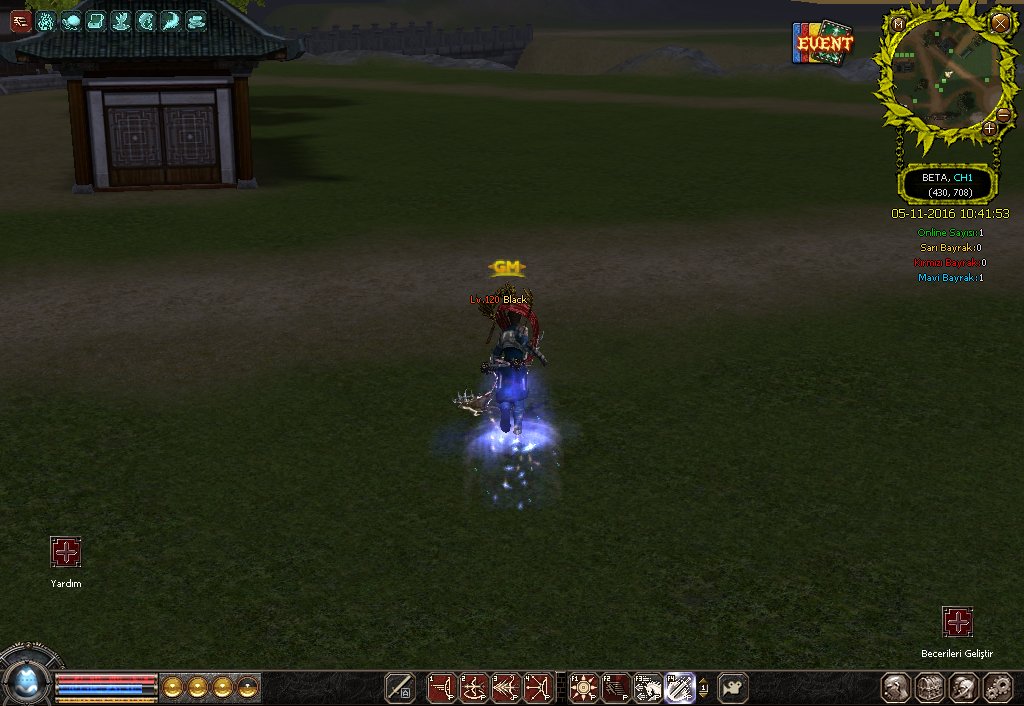Activate the bow skill in quickslot 1
The image size is (1024, 706).
[442, 688]
